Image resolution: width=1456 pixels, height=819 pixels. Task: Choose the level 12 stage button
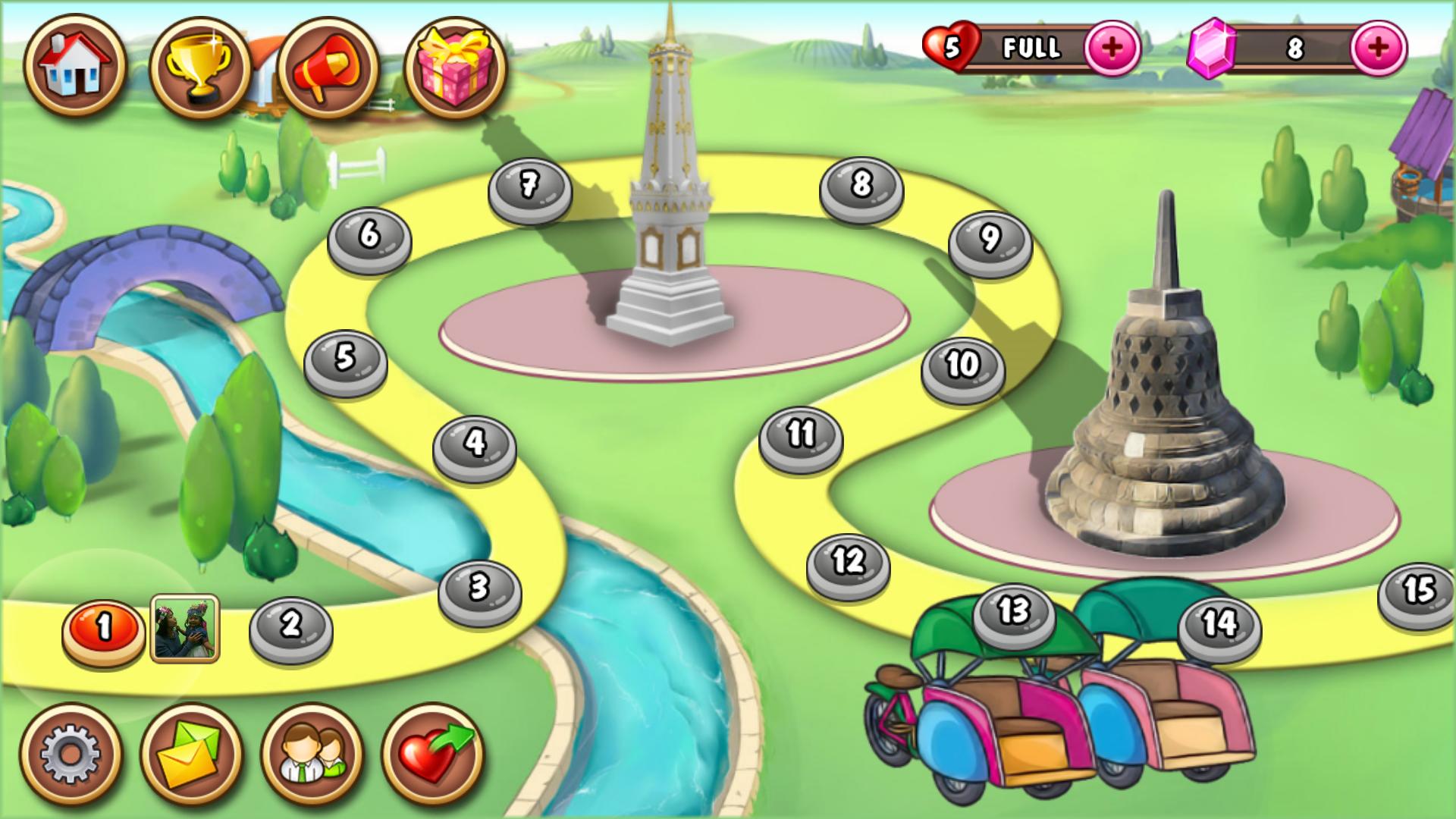pos(848,563)
